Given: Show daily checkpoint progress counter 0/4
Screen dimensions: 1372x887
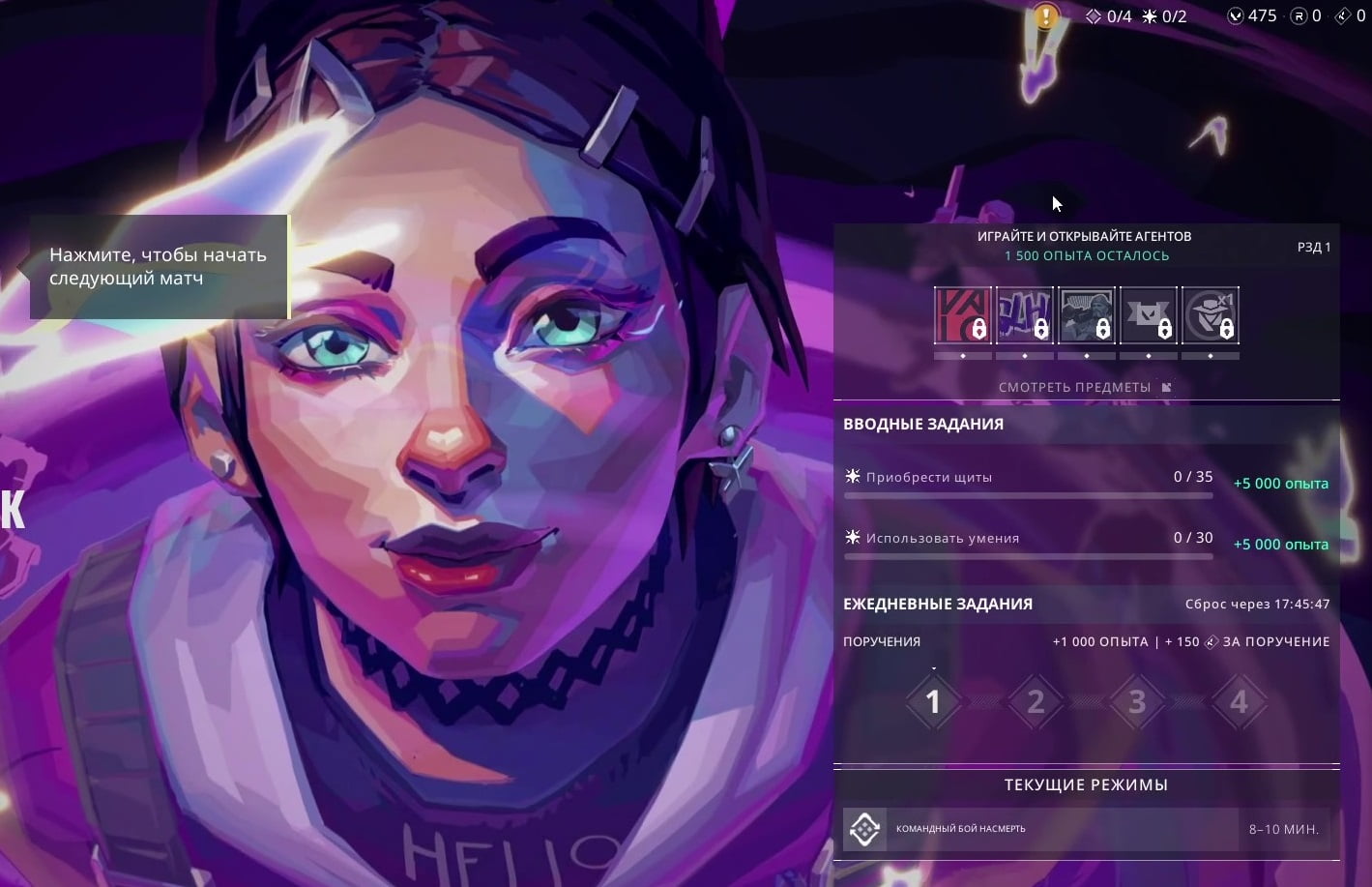Looking at the screenshot, I should [x=1108, y=15].
